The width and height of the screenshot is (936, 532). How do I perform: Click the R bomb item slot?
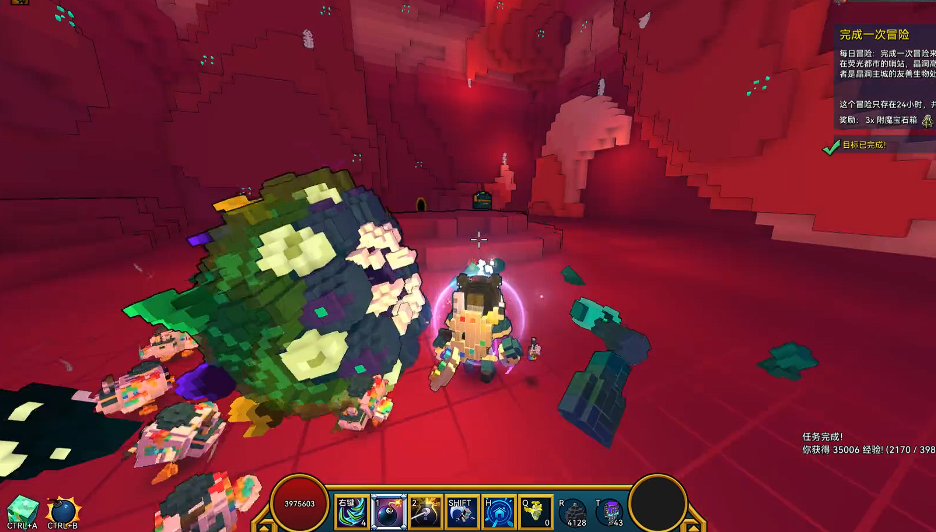pos(575,514)
